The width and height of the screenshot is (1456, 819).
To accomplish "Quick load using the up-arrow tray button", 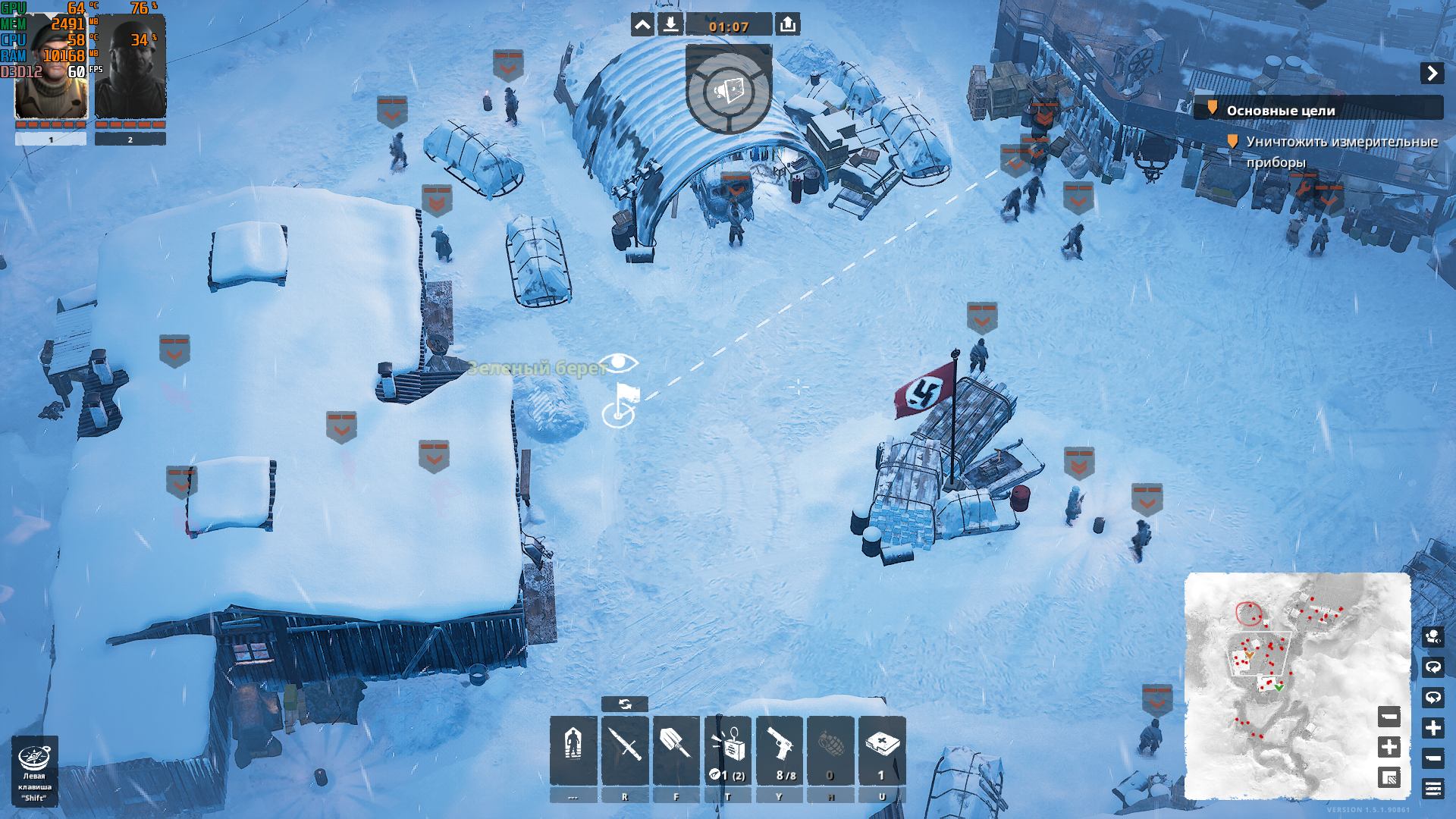I will pos(788,25).
